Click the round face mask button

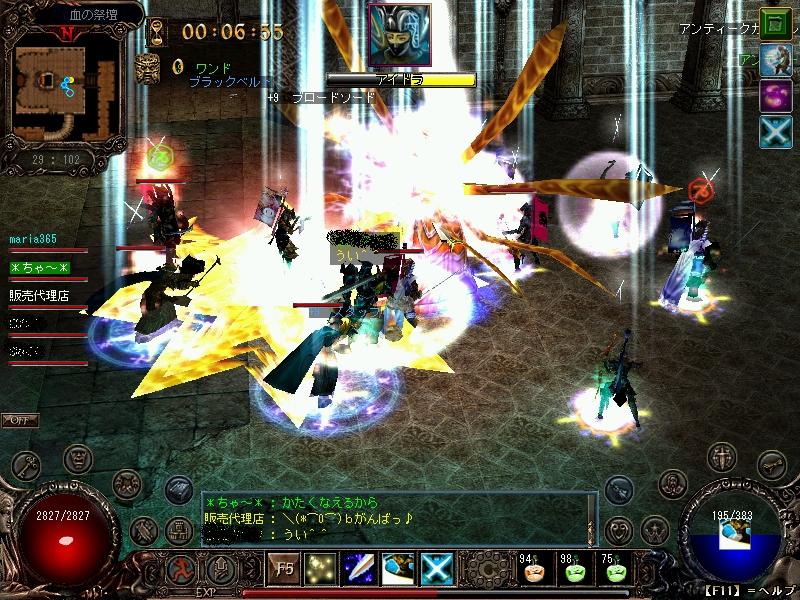pyautogui.click(x=78, y=459)
